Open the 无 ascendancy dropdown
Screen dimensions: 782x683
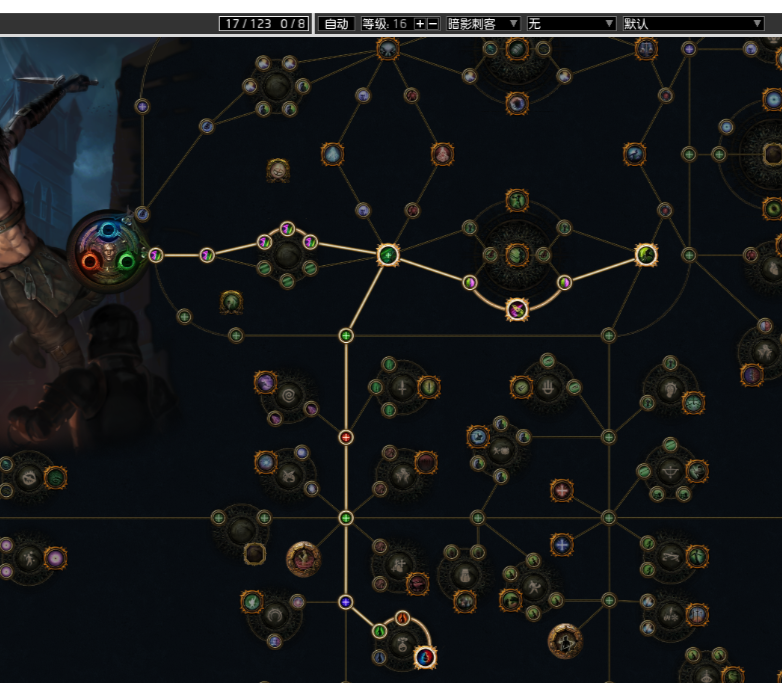tap(571, 23)
